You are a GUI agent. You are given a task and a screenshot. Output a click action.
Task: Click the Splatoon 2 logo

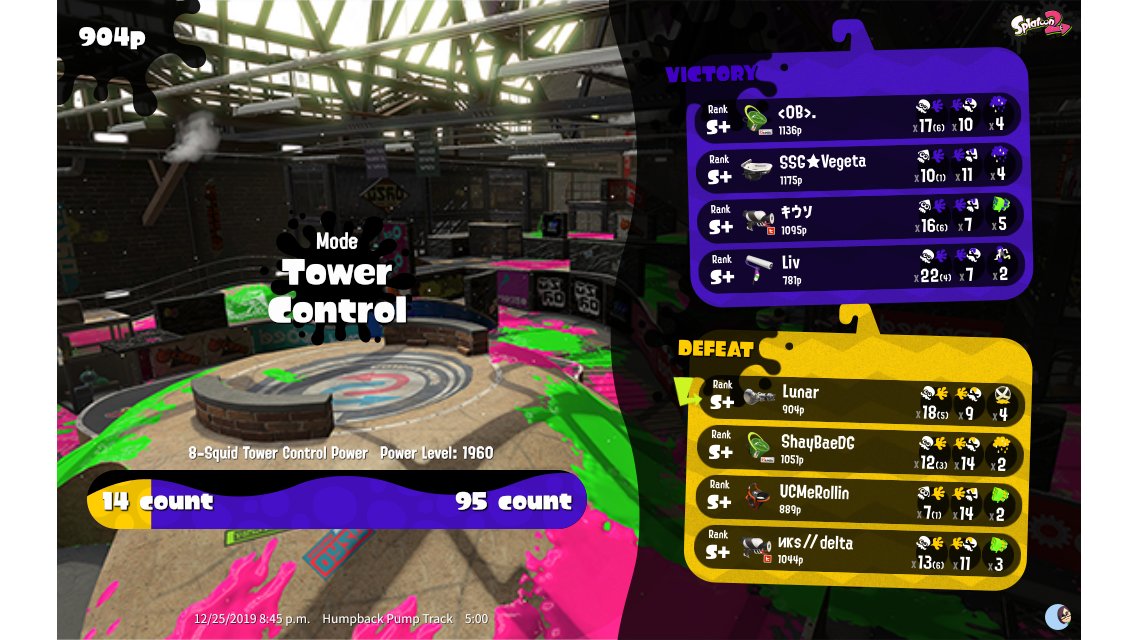pyautogui.click(x=1040, y=24)
